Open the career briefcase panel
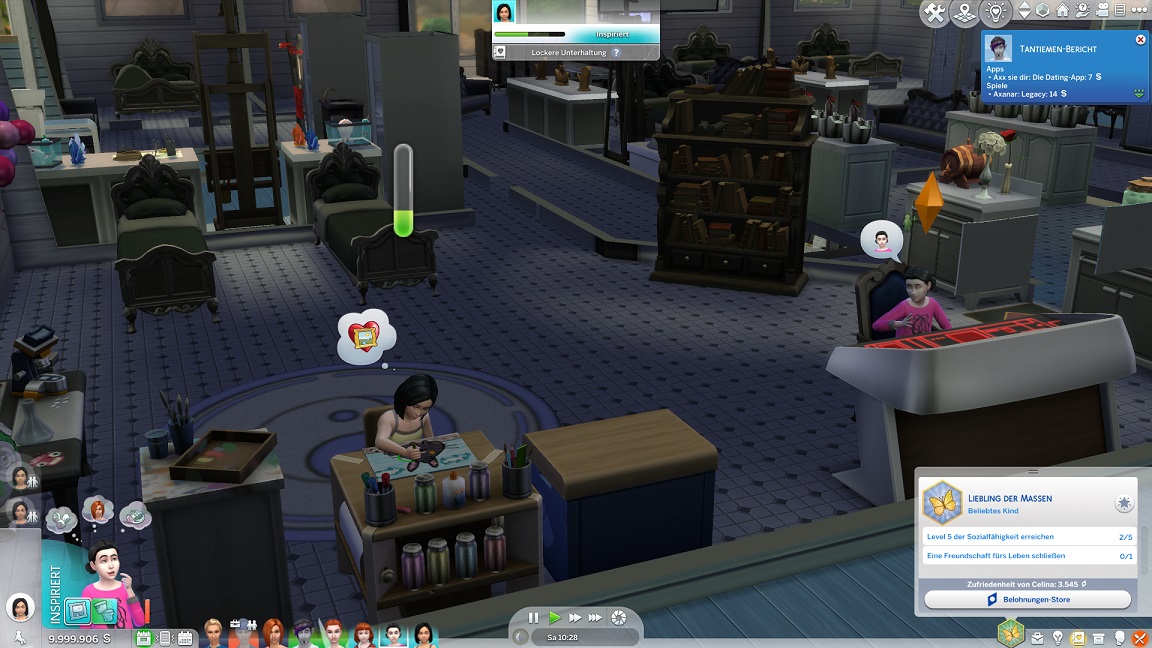 [1037, 638]
